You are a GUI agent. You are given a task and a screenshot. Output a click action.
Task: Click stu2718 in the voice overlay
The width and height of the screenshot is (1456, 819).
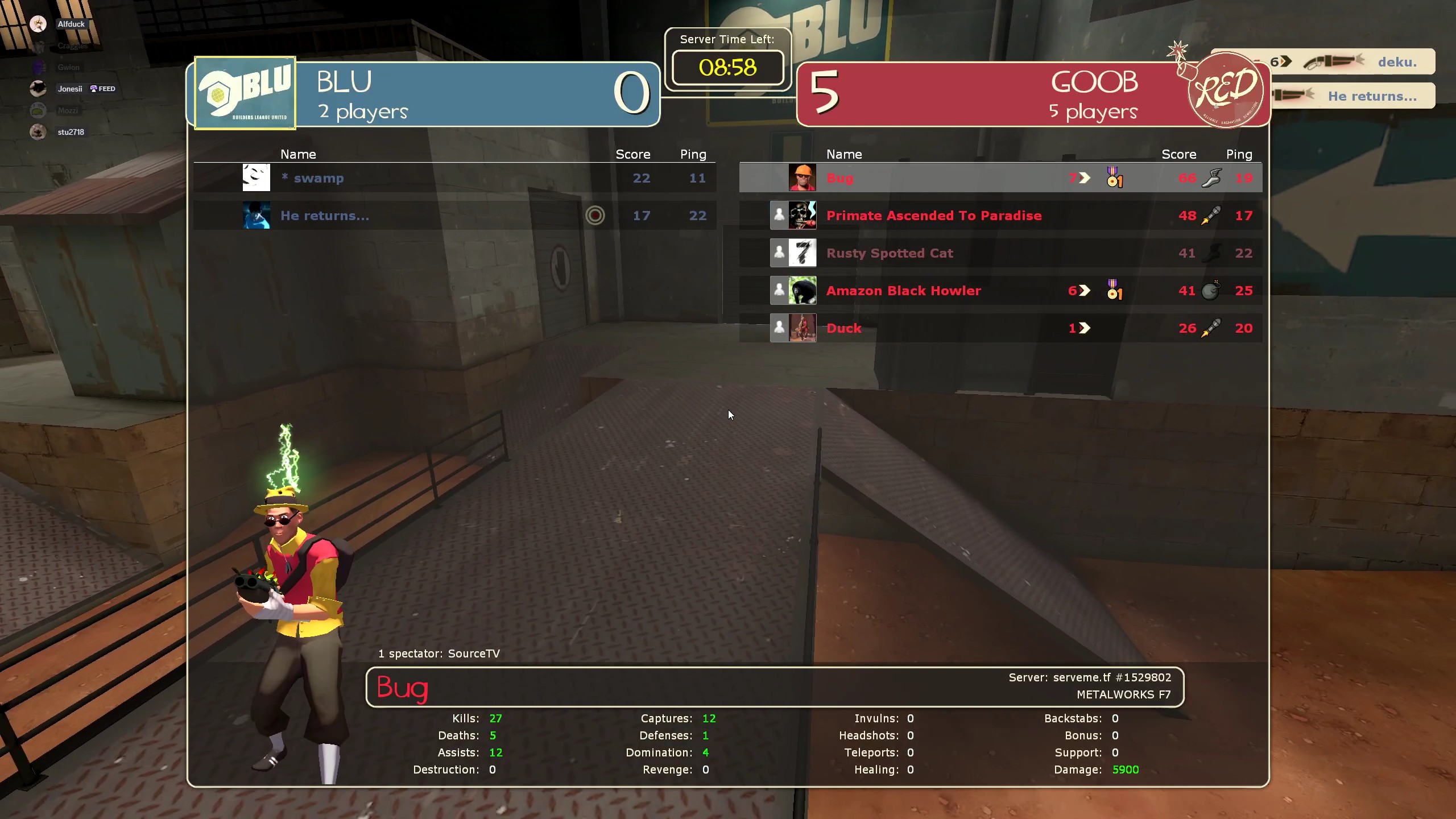coord(71,132)
